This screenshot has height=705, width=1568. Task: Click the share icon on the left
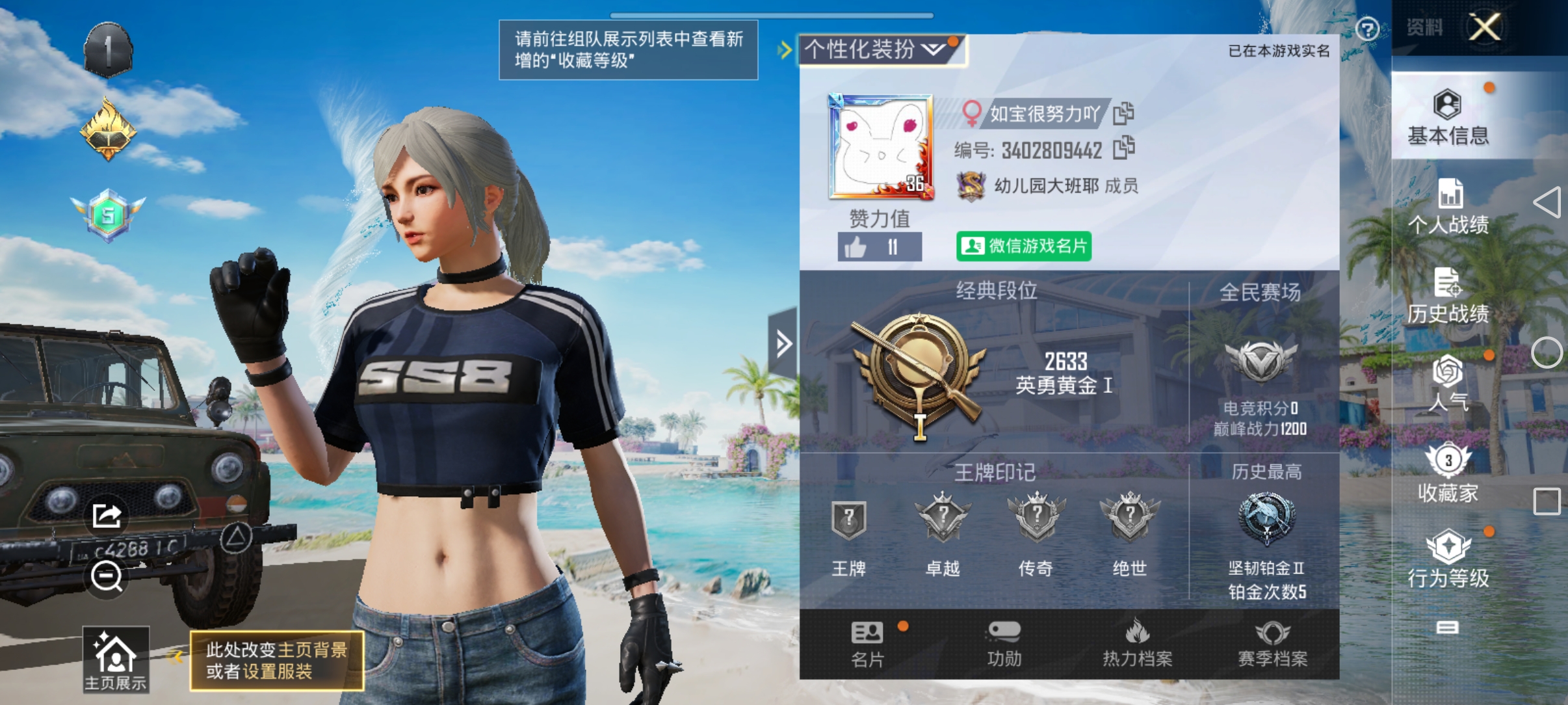[107, 514]
